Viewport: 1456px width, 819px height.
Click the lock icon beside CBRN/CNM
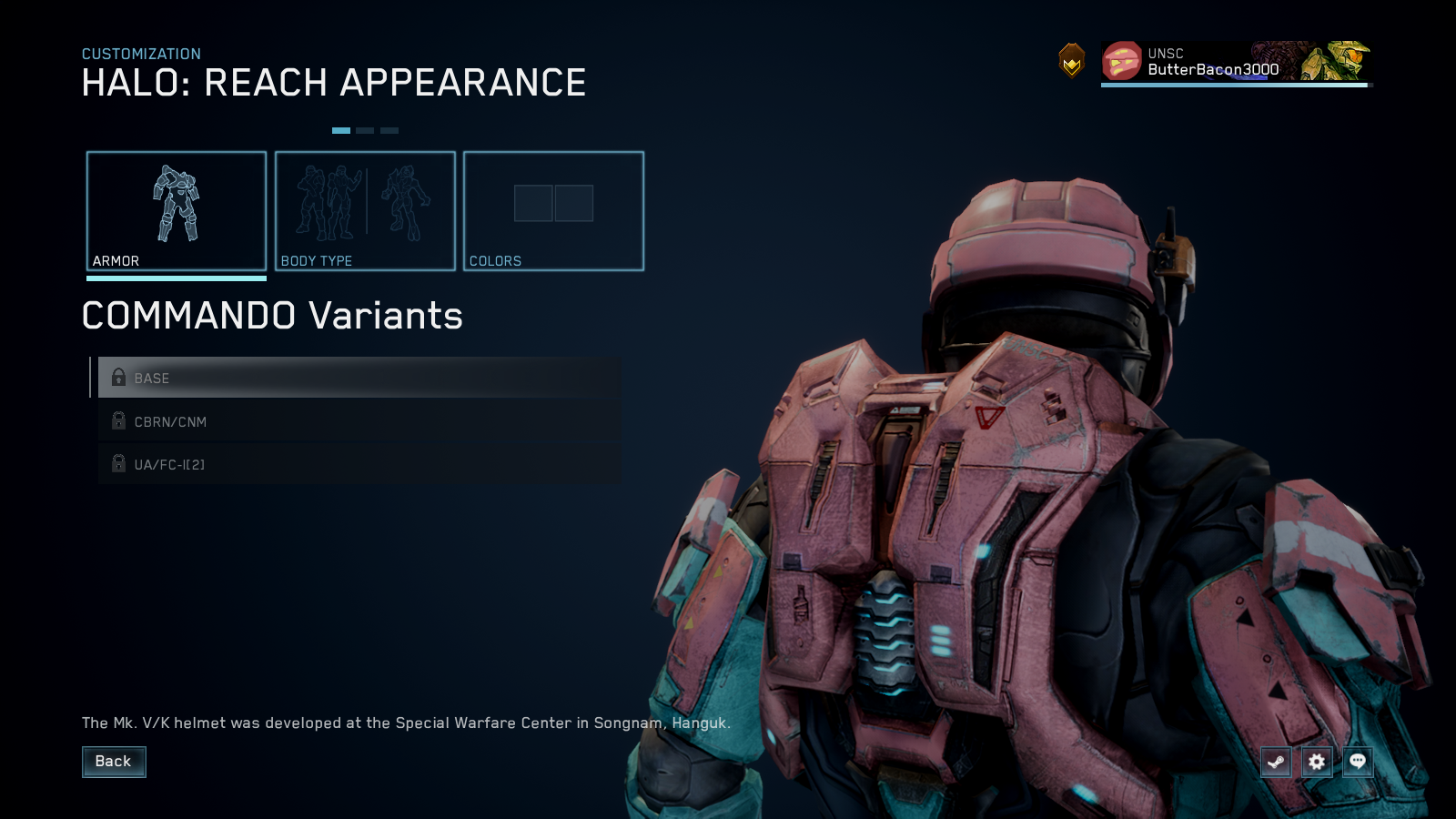118,421
